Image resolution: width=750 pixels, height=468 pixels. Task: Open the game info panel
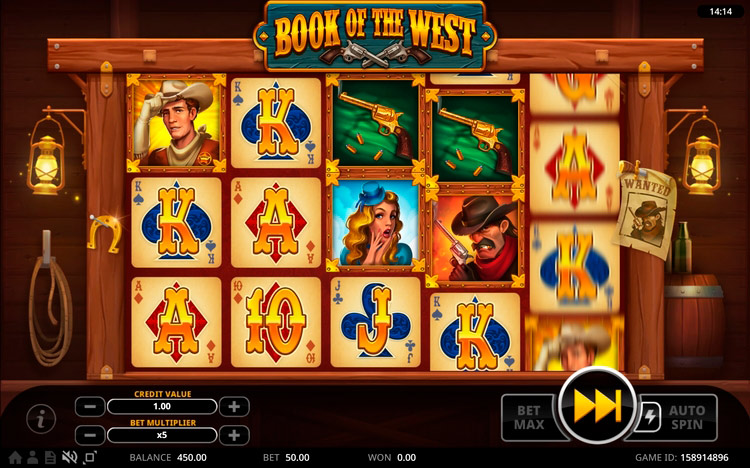click(41, 419)
